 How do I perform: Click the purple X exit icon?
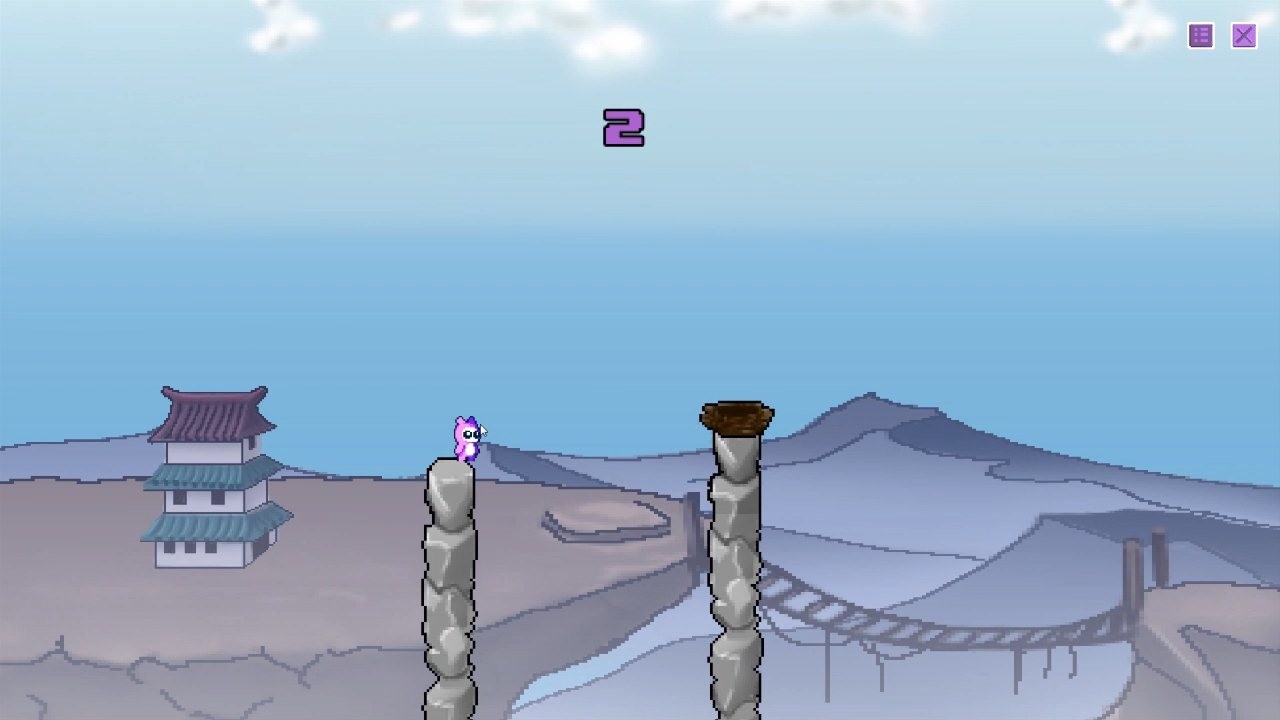point(1243,36)
